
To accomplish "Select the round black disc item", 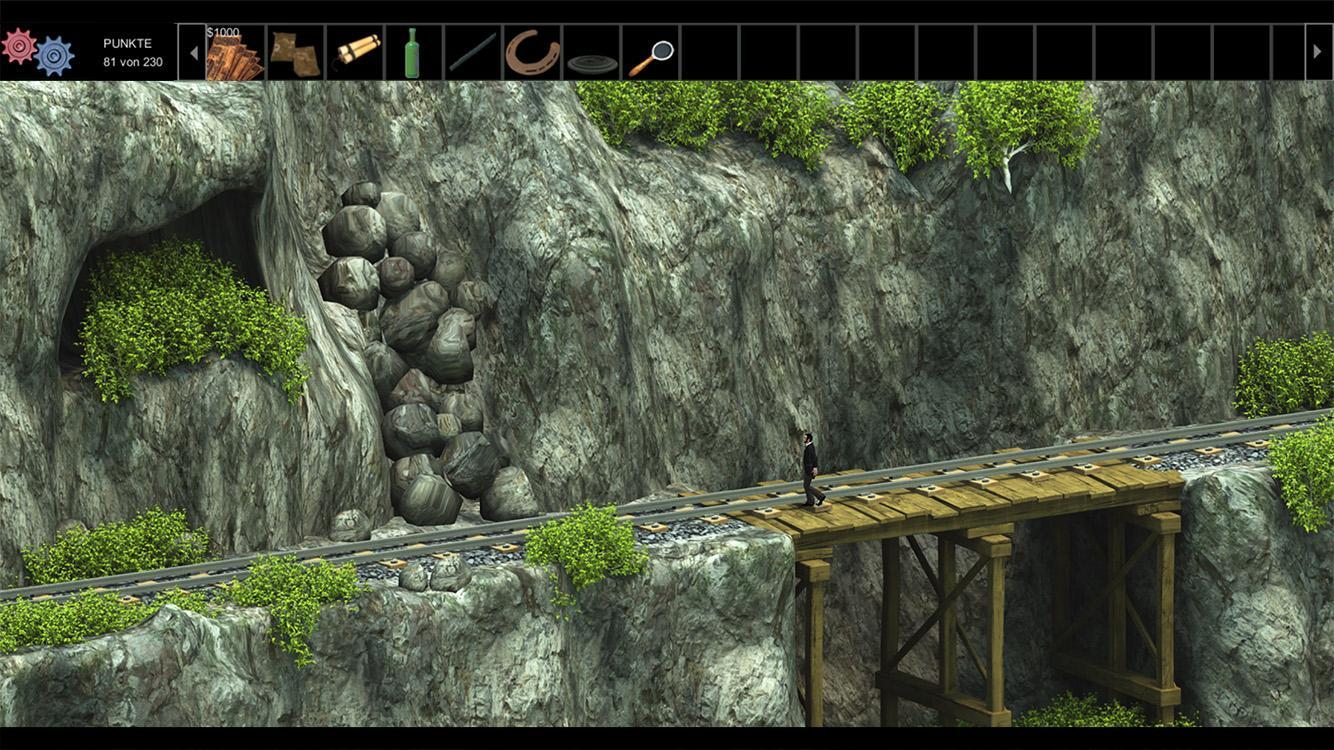I will pos(592,64).
